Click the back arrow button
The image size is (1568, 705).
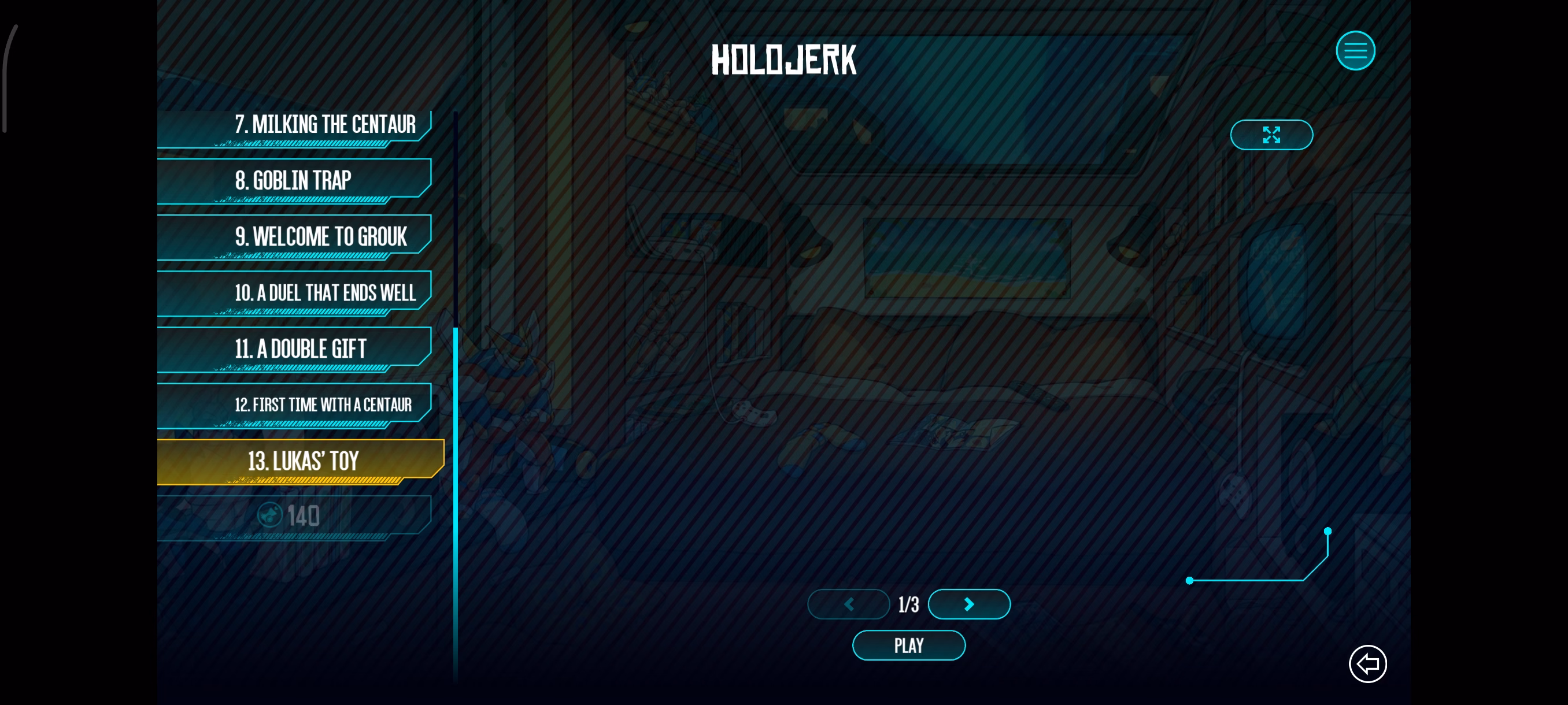[1367, 663]
